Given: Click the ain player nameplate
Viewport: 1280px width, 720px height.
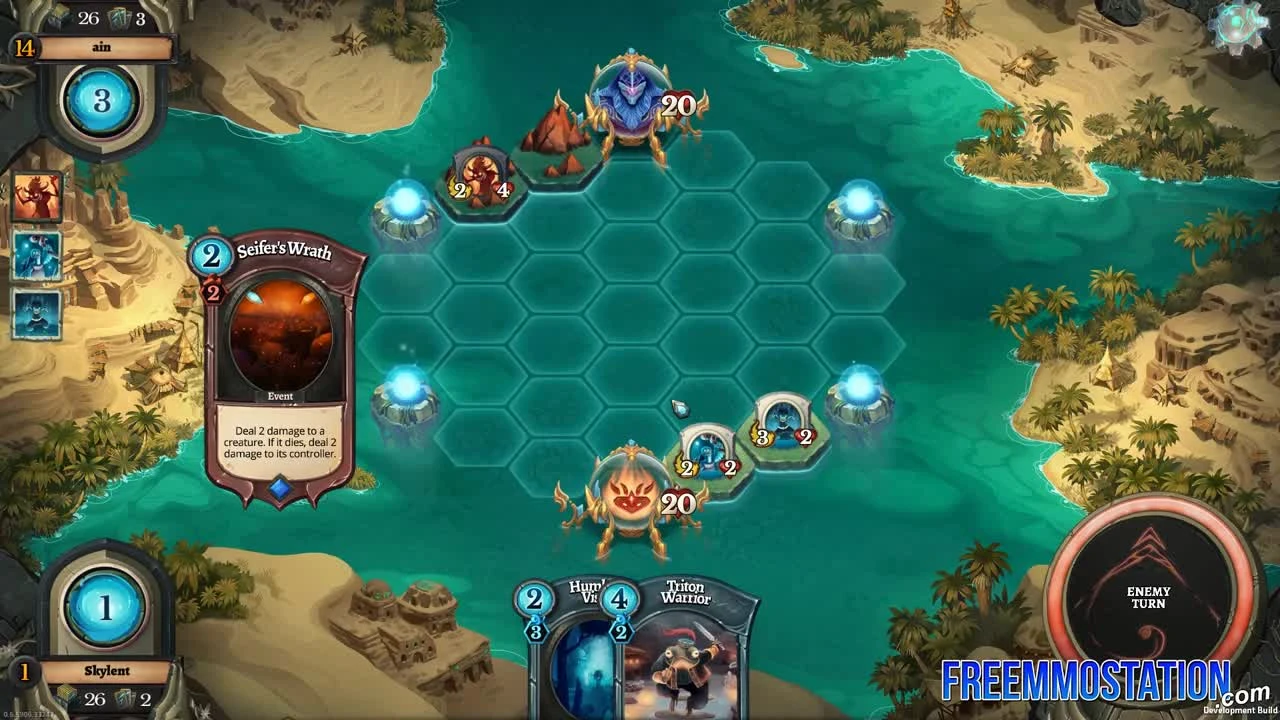Looking at the screenshot, I should coord(99,46).
